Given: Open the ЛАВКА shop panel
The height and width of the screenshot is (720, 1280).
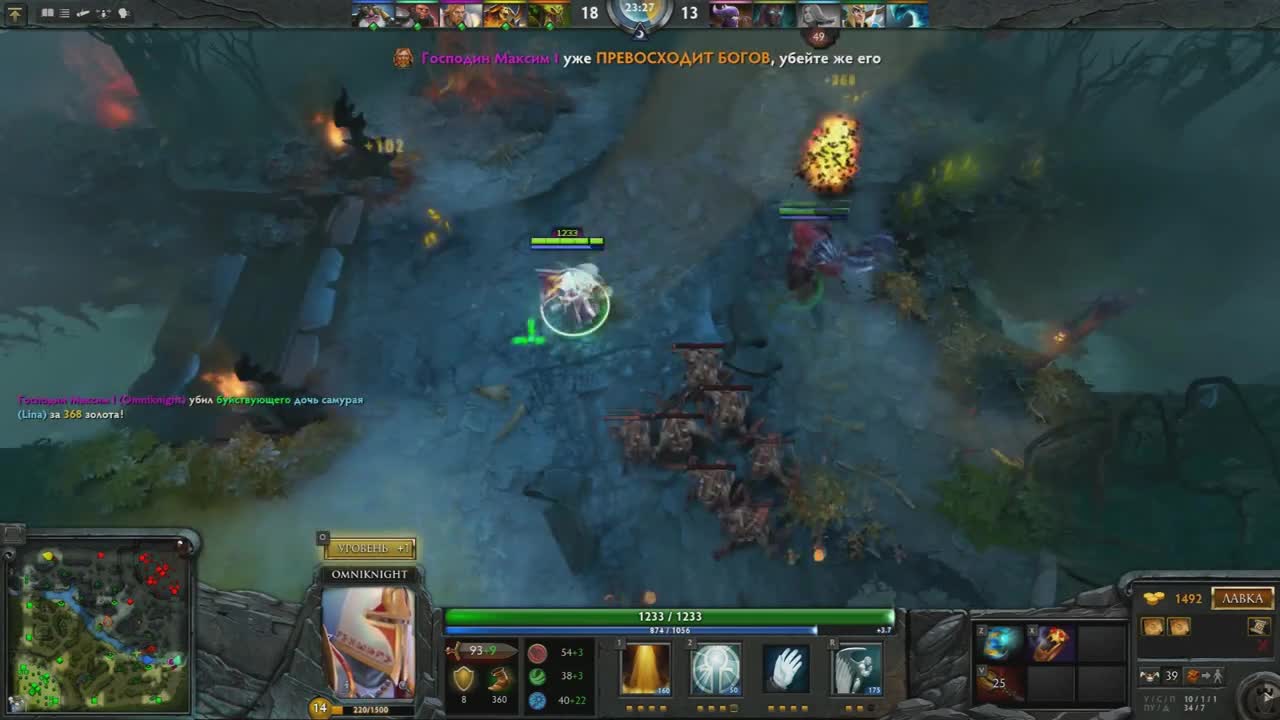Looking at the screenshot, I should (x=1241, y=598).
